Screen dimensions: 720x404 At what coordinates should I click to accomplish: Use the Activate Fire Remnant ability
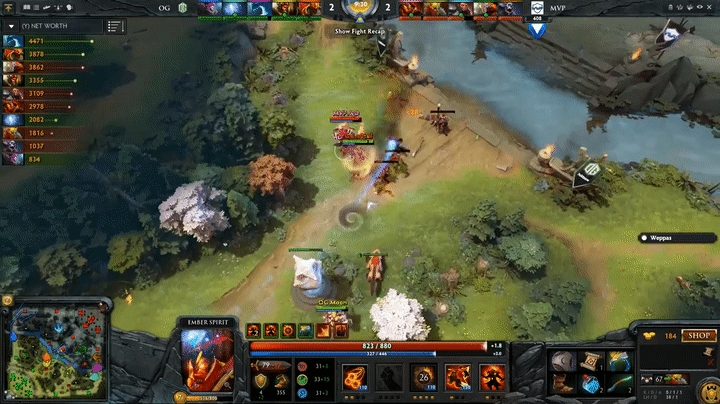pos(459,377)
